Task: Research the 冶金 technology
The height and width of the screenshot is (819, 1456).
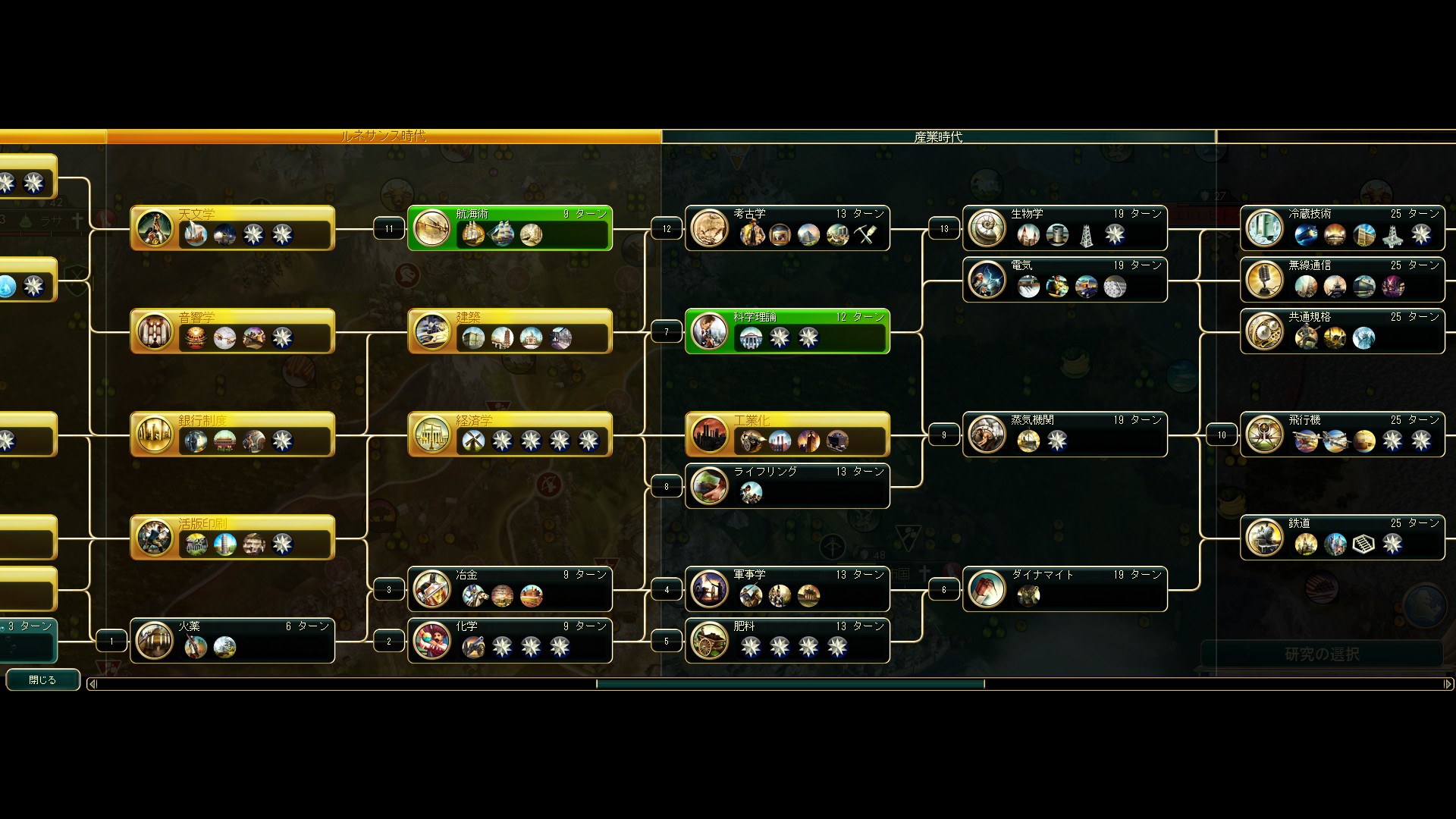Action: point(510,588)
